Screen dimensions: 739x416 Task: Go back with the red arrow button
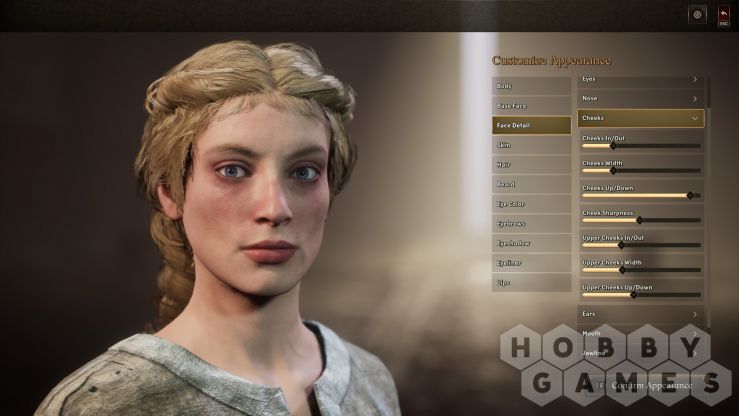coord(723,14)
